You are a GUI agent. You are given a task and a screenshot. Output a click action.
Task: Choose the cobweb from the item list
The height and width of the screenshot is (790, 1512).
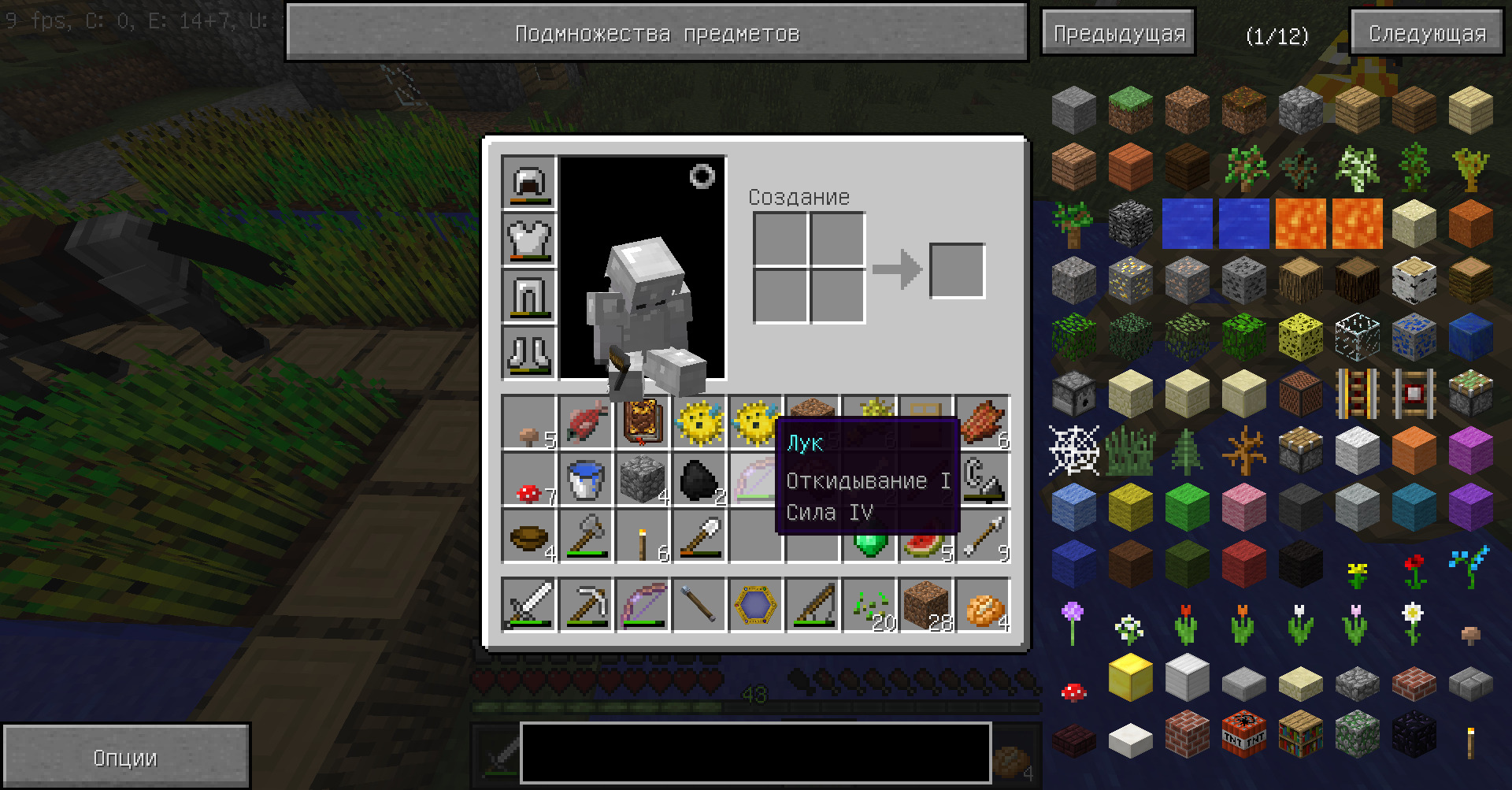pos(1073,451)
